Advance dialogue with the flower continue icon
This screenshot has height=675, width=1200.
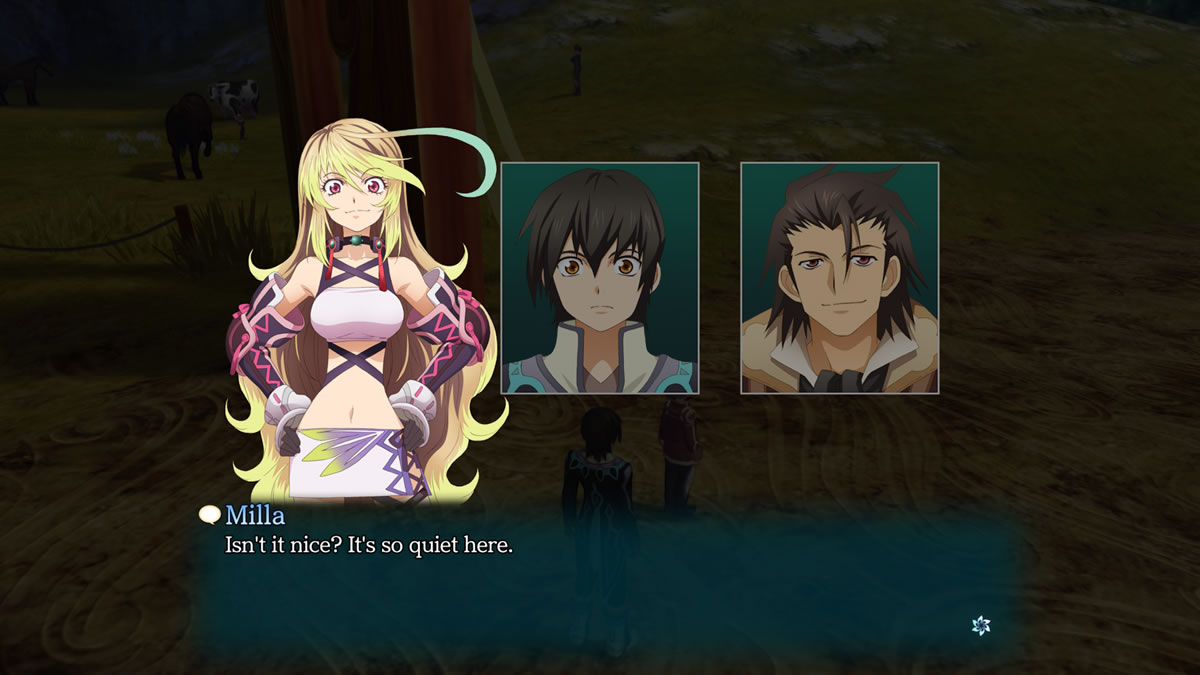pyautogui.click(x=981, y=625)
